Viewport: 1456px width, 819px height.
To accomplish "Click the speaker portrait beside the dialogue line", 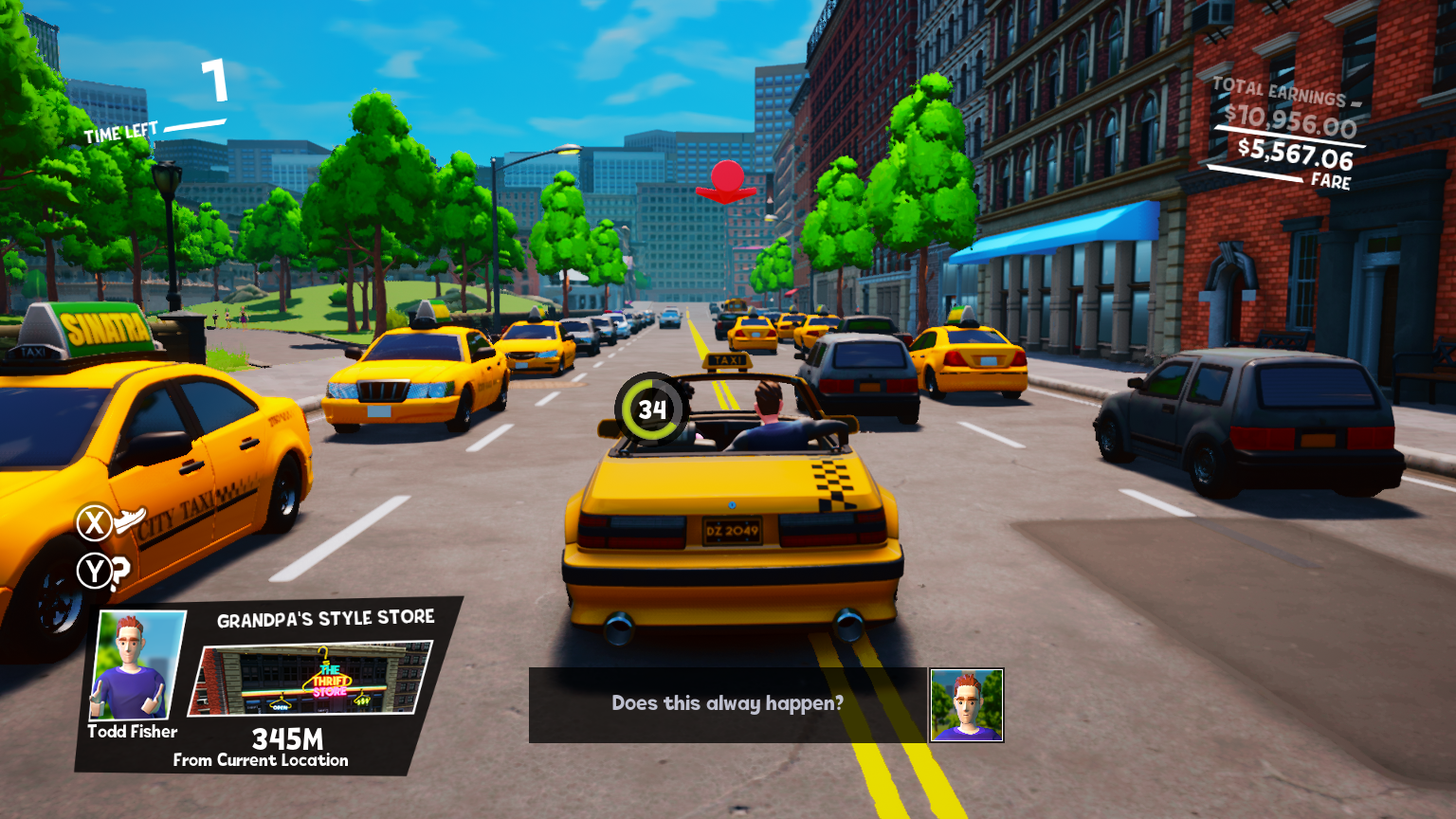I will (x=966, y=705).
